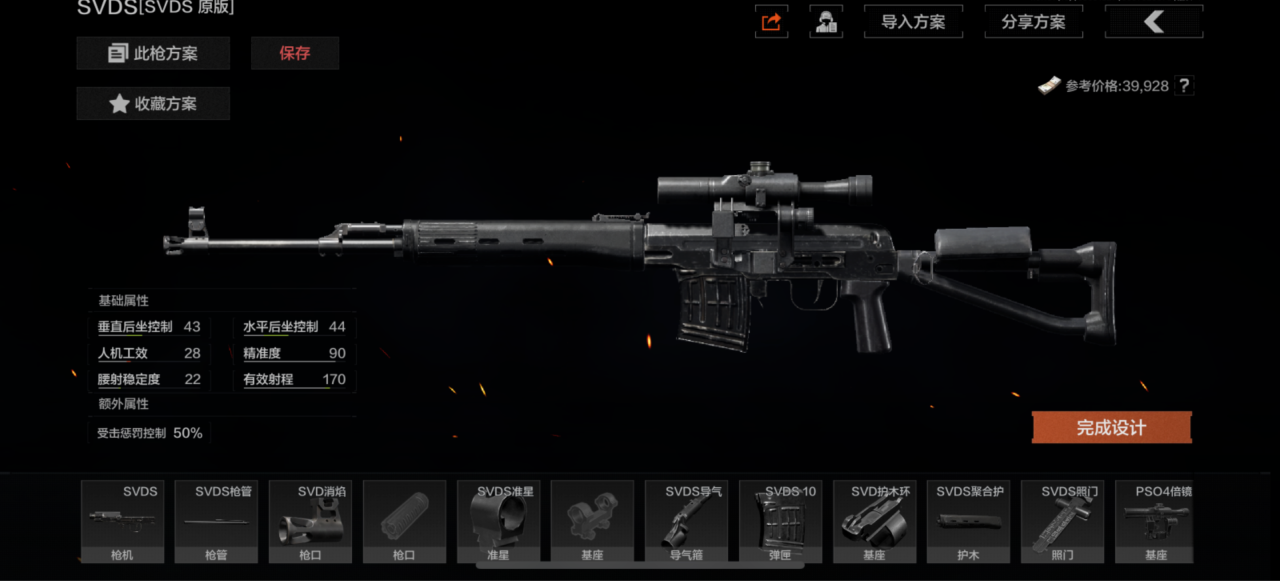Open the 收藏方案 favorite schemes

tap(153, 103)
